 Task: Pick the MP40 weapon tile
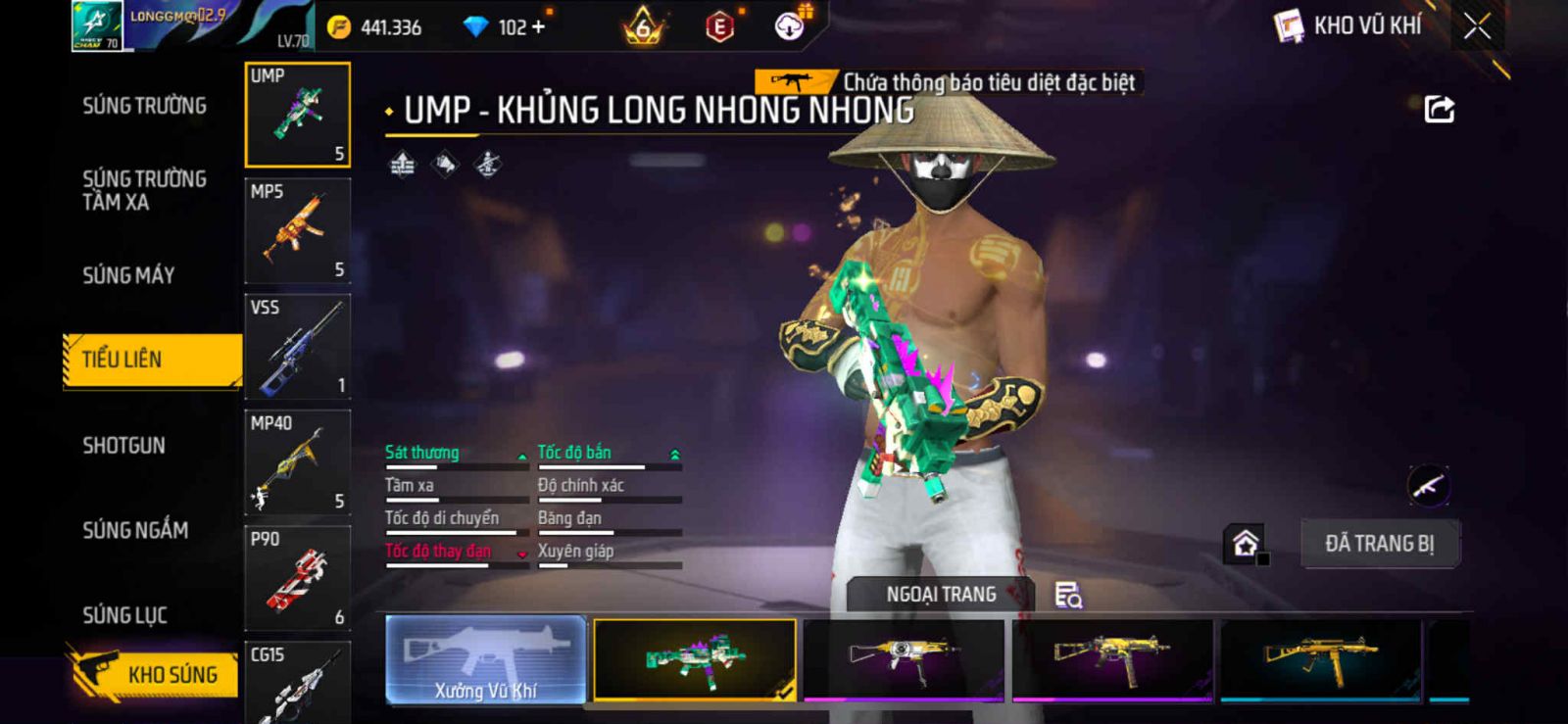(297, 462)
